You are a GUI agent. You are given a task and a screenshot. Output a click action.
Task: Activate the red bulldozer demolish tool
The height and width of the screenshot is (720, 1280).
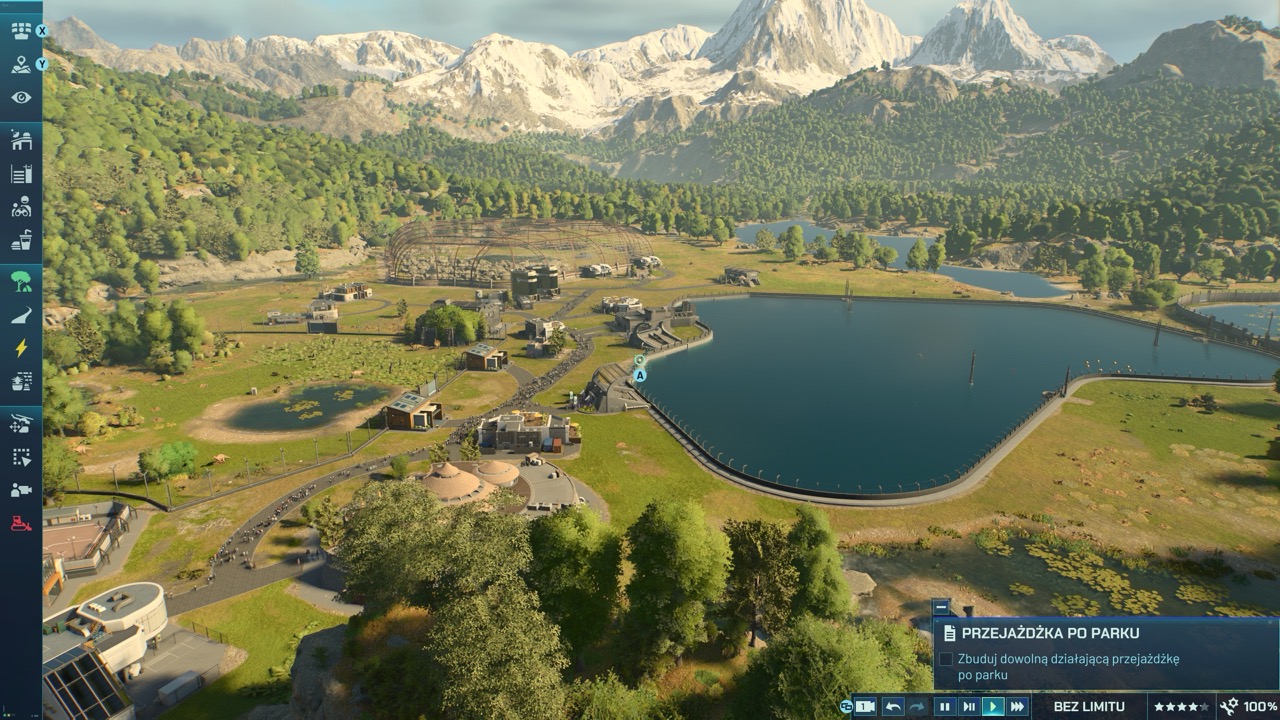pos(21,523)
